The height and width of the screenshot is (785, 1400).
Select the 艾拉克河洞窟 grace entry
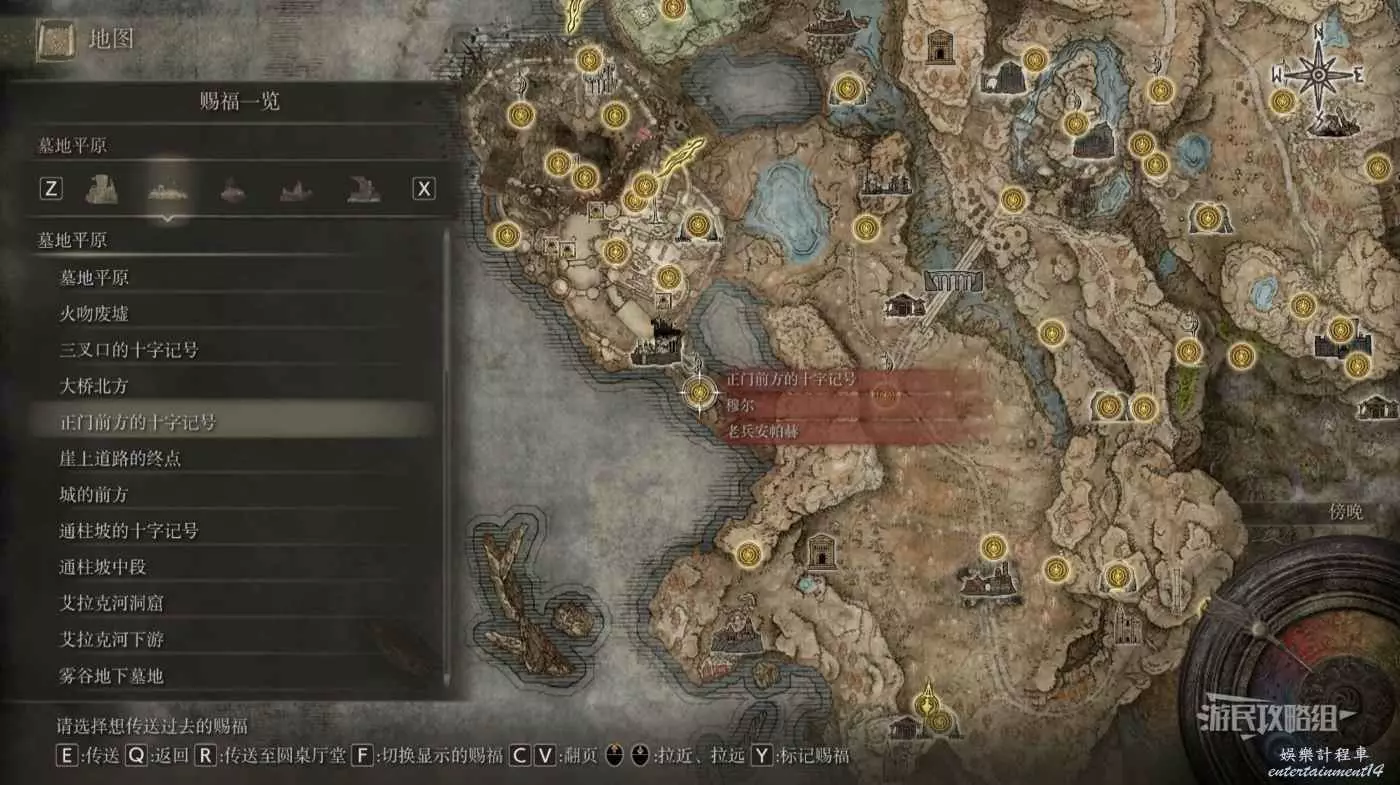pyautogui.click(x=111, y=603)
